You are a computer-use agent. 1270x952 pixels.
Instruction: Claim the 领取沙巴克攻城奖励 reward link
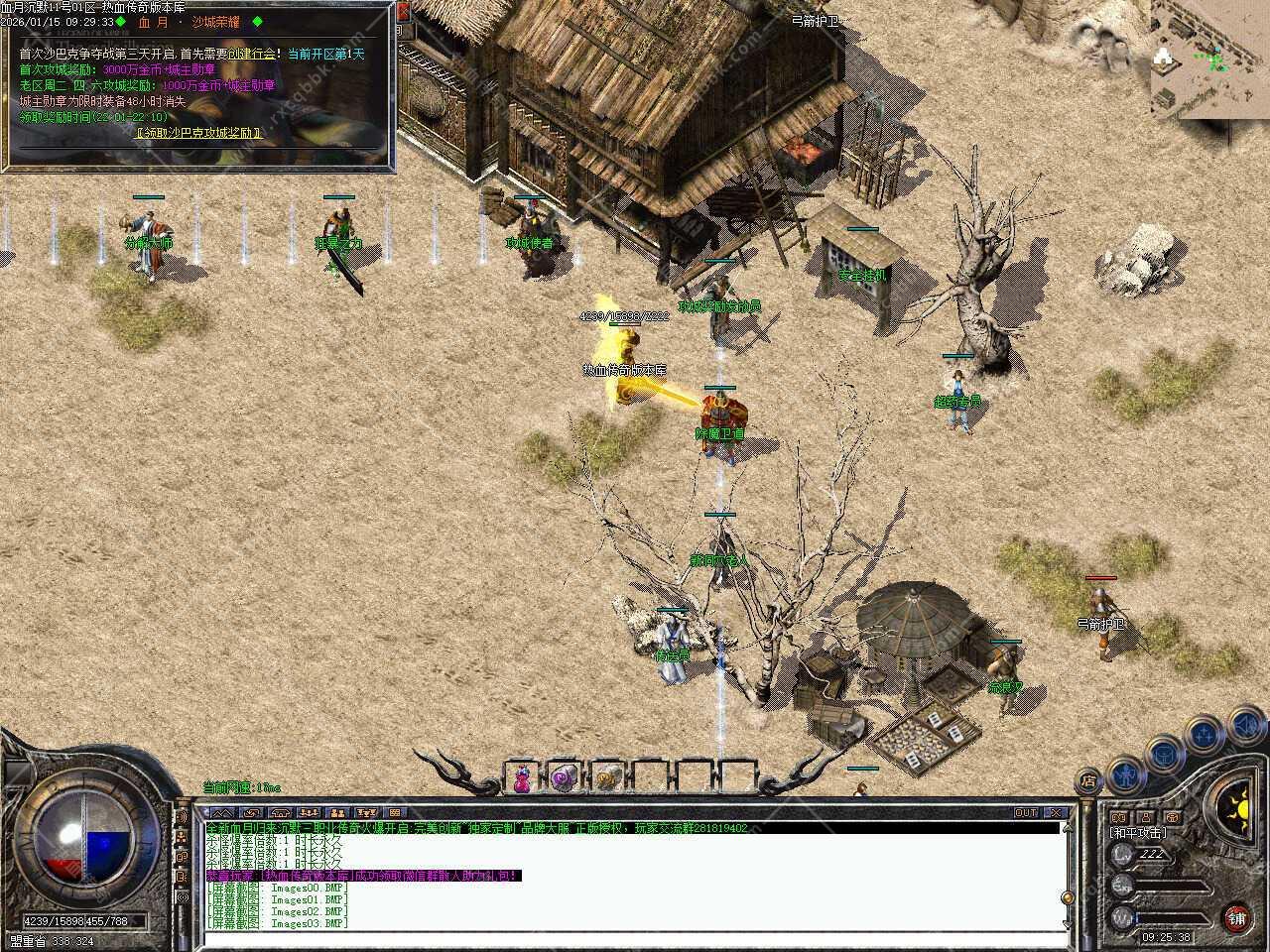199,132
